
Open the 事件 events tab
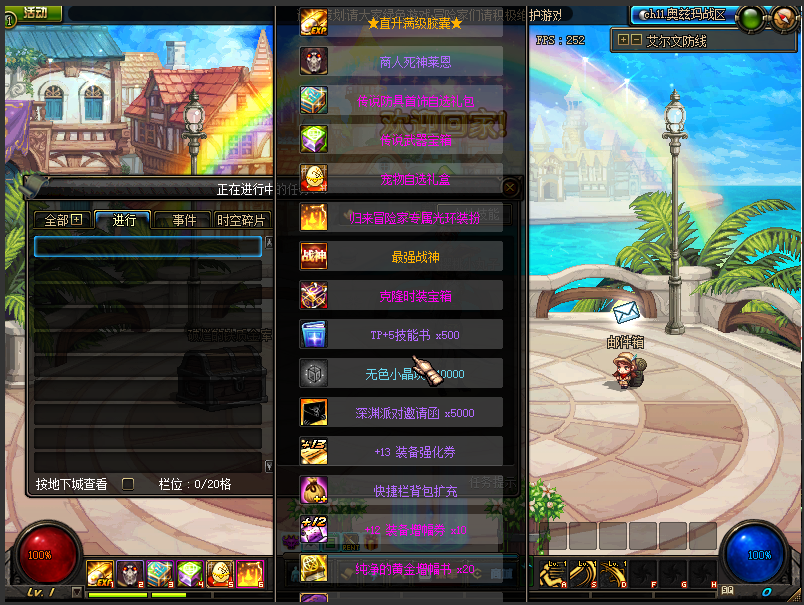[x=184, y=220]
